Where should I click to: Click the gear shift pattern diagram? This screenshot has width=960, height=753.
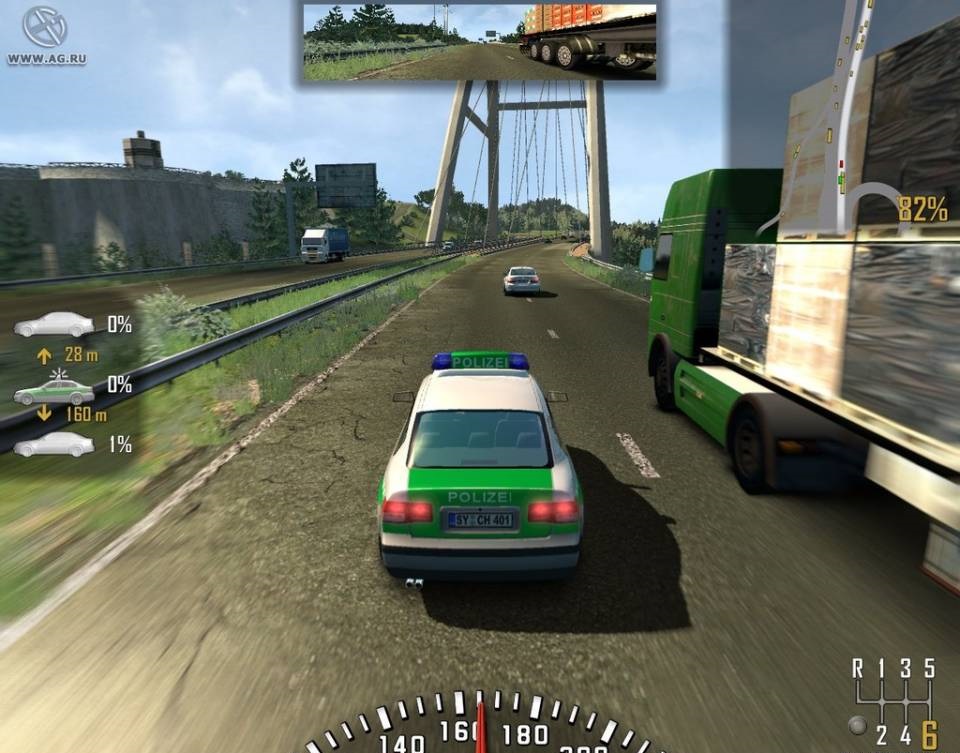pyautogui.click(x=895, y=701)
